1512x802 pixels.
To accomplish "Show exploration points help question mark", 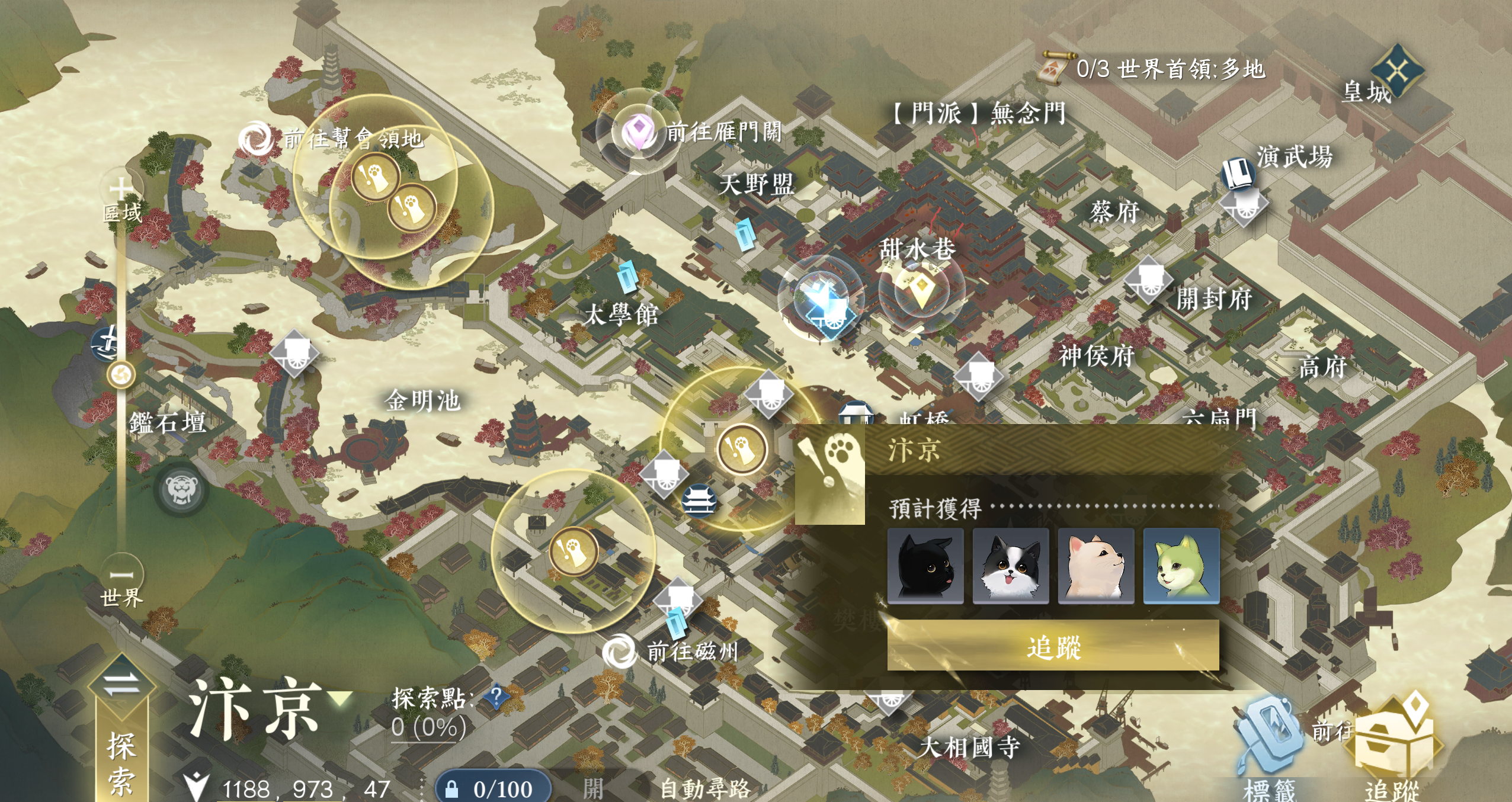I will [x=496, y=696].
